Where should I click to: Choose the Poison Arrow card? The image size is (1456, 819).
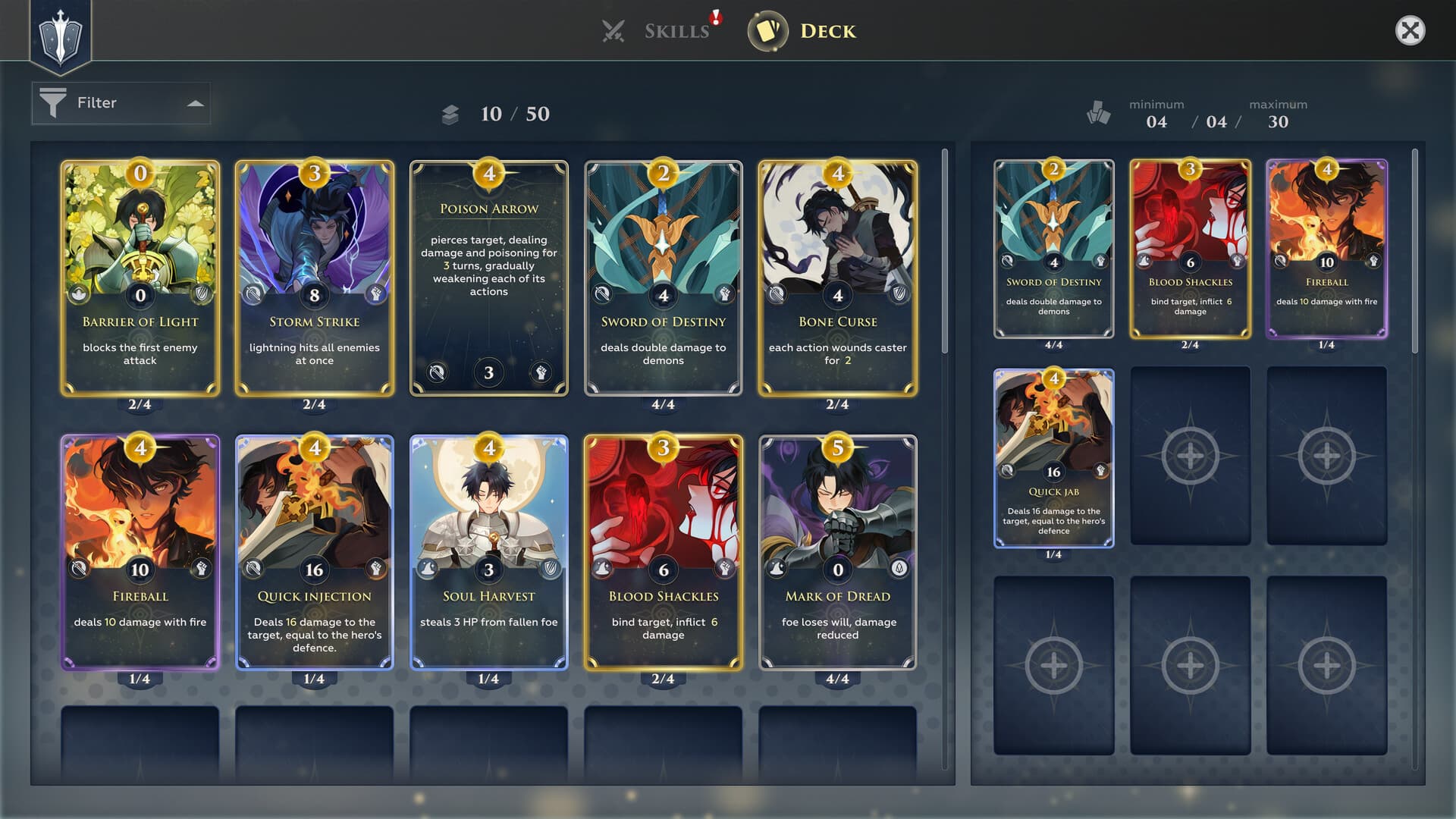click(489, 278)
